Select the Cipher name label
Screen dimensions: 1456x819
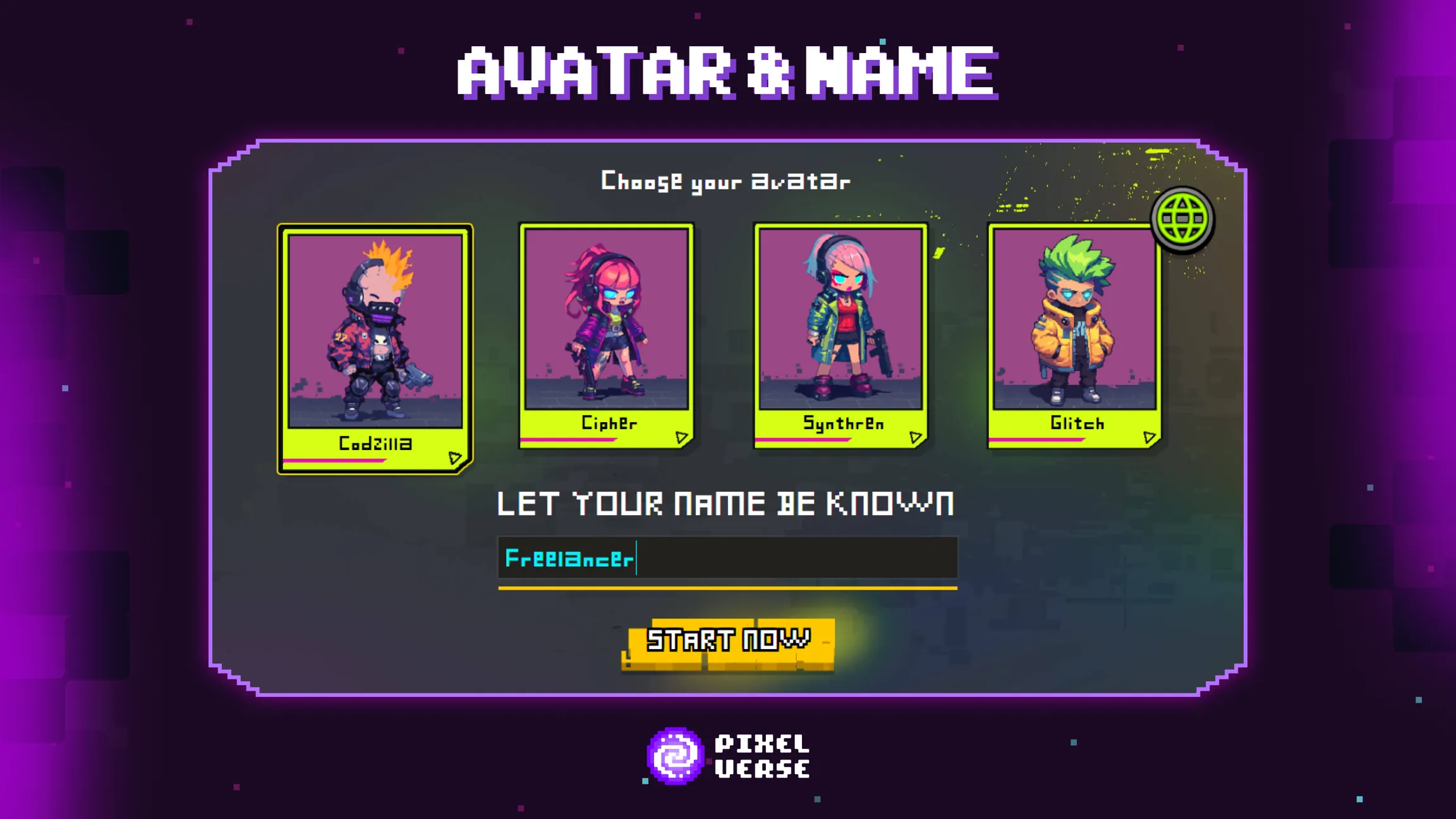tap(609, 423)
